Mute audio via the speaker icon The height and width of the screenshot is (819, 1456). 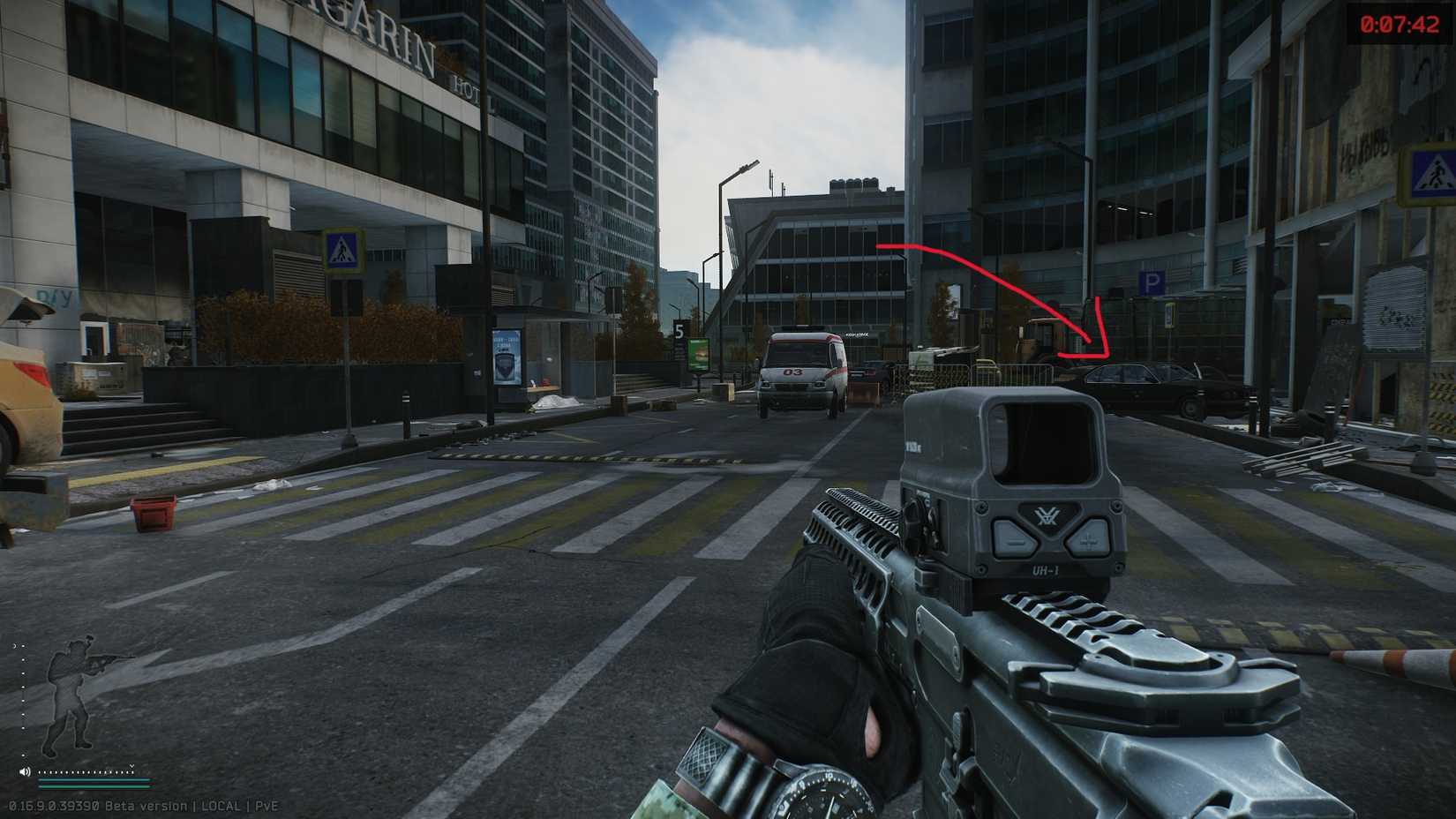point(25,772)
